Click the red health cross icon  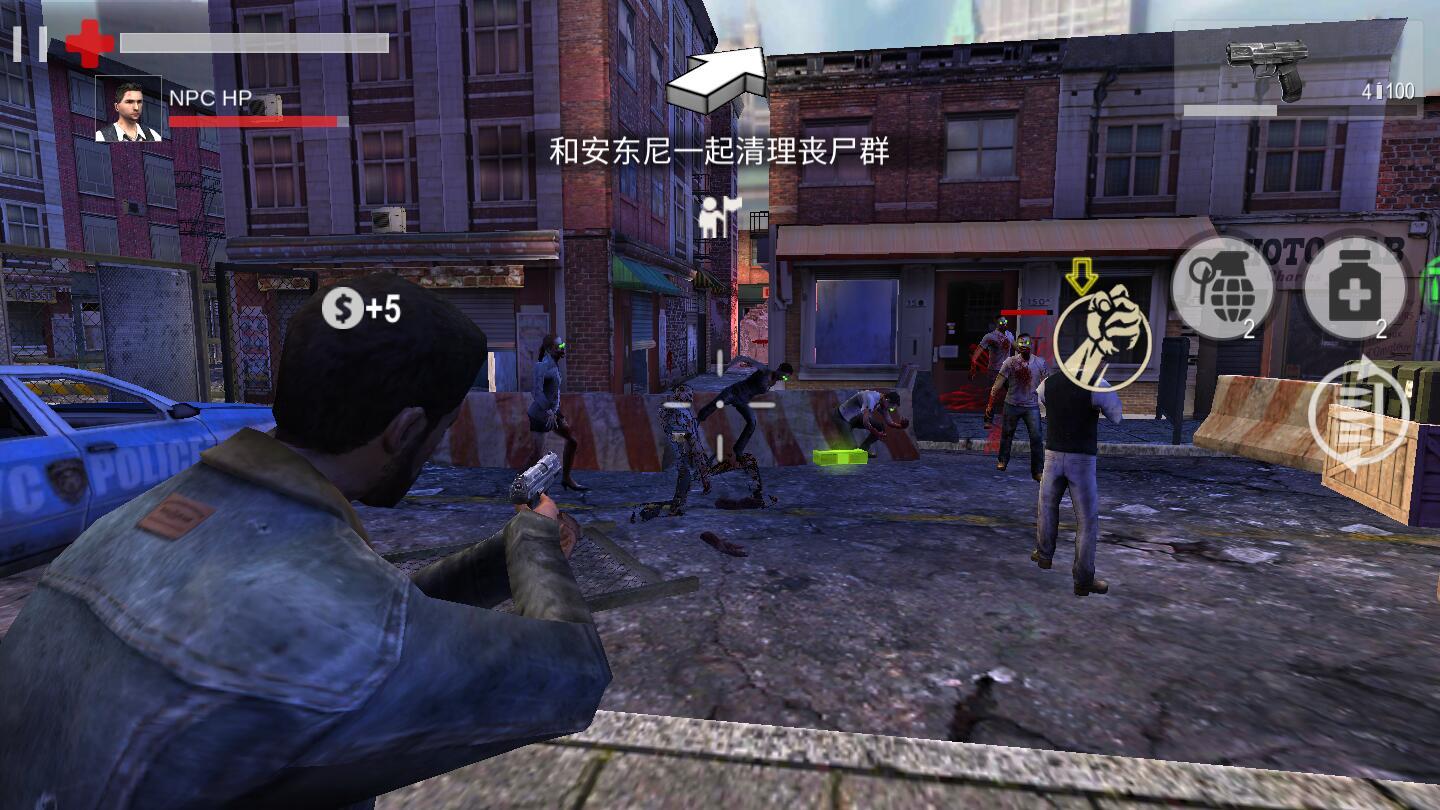(x=88, y=41)
